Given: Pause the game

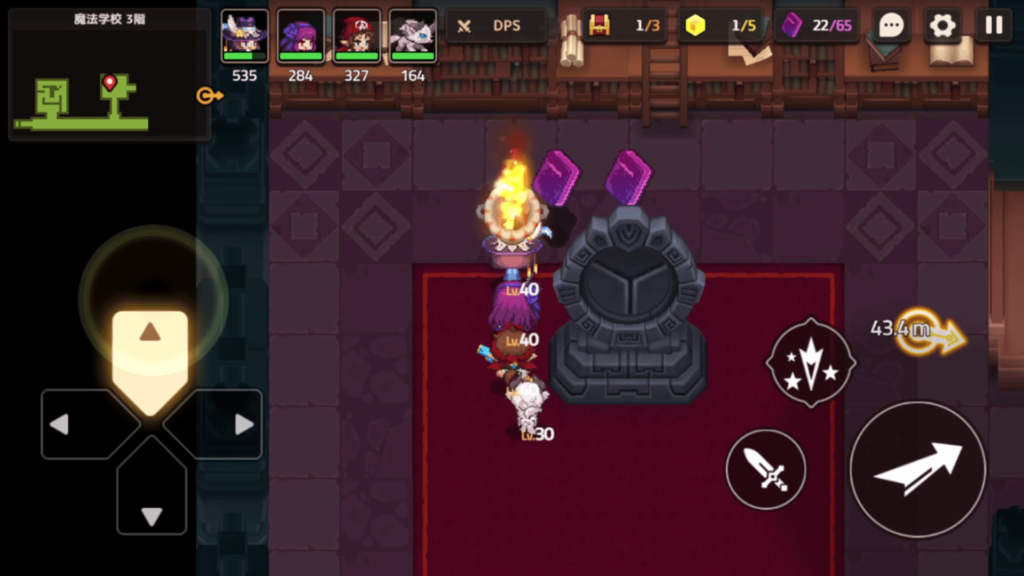Looking at the screenshot, I should click(x=993, y=26).
